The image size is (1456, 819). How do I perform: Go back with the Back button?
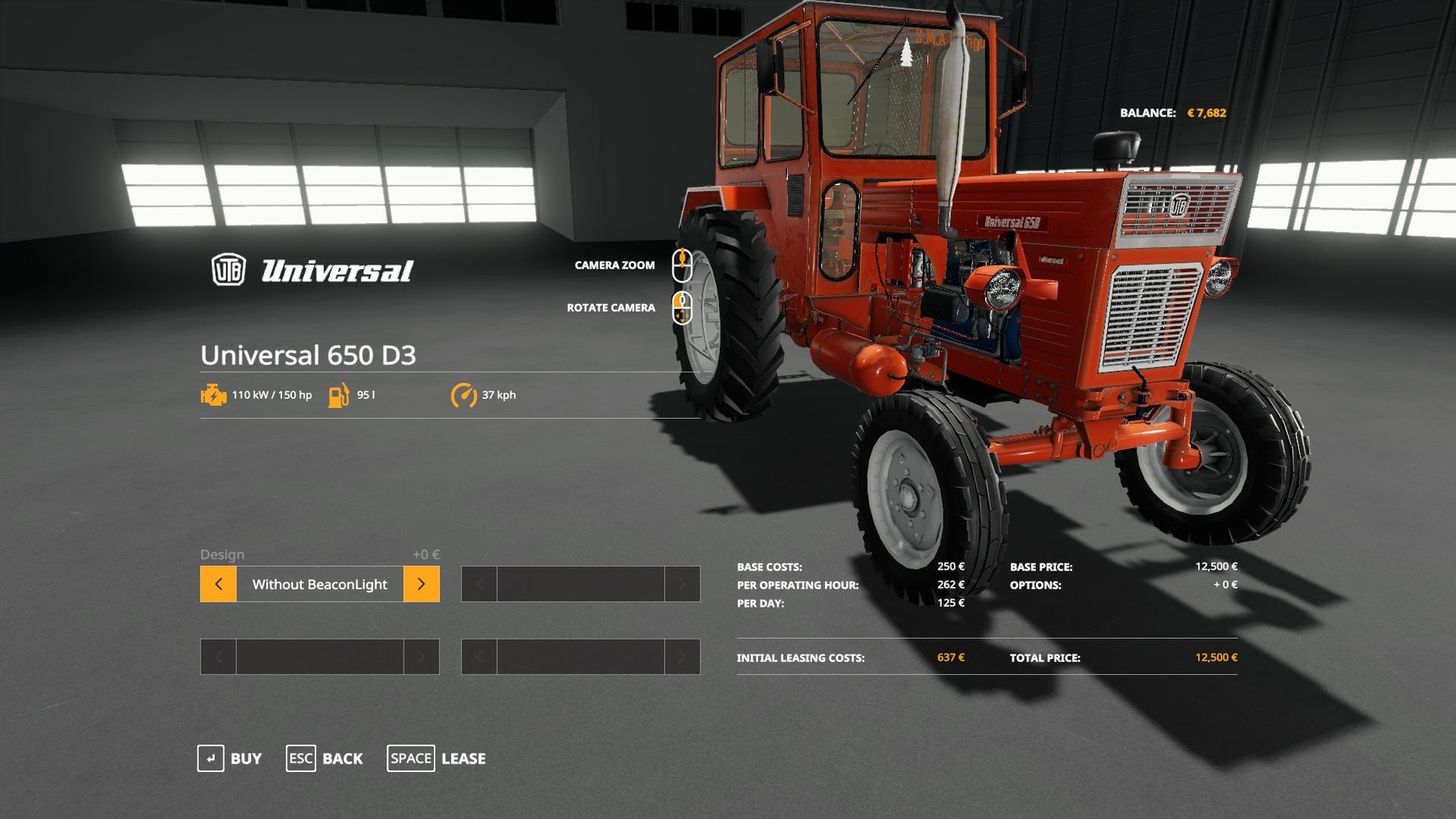pyautogui.click(x=324, y=758)
